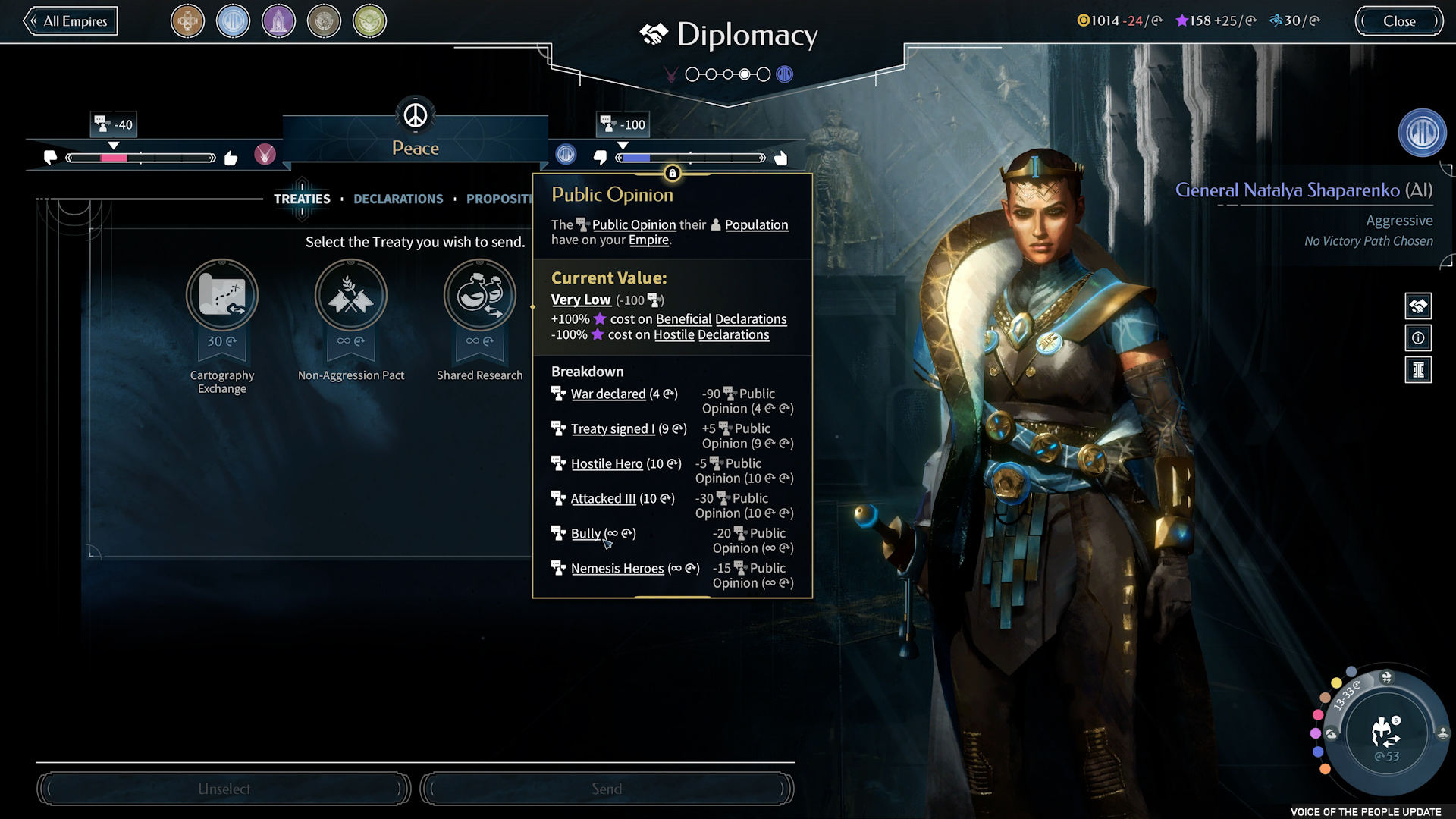Show empire info with the info icon
The image size is (1456, 819).
[1418, 338]
